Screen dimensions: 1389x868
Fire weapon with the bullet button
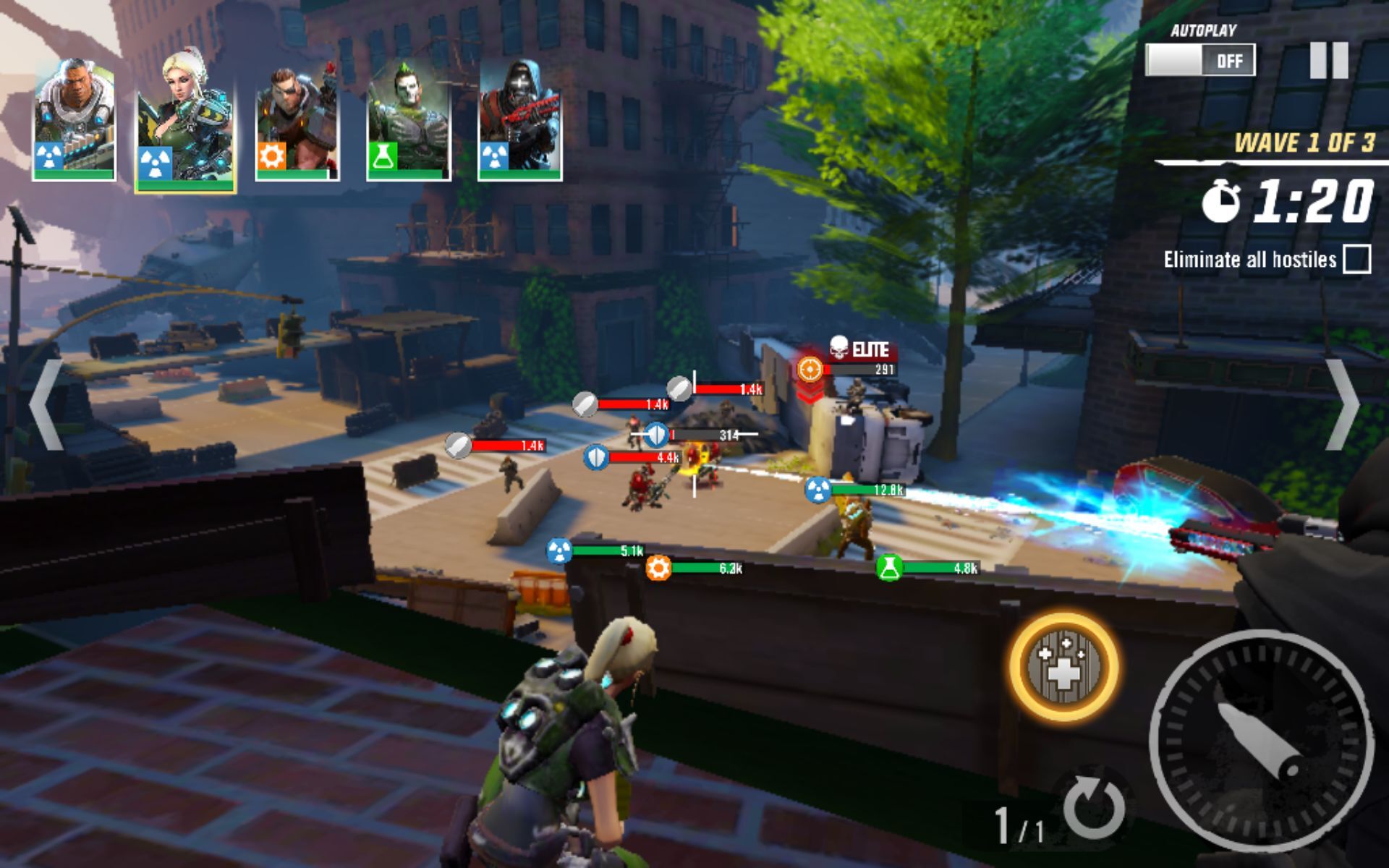click(1261, 741)
